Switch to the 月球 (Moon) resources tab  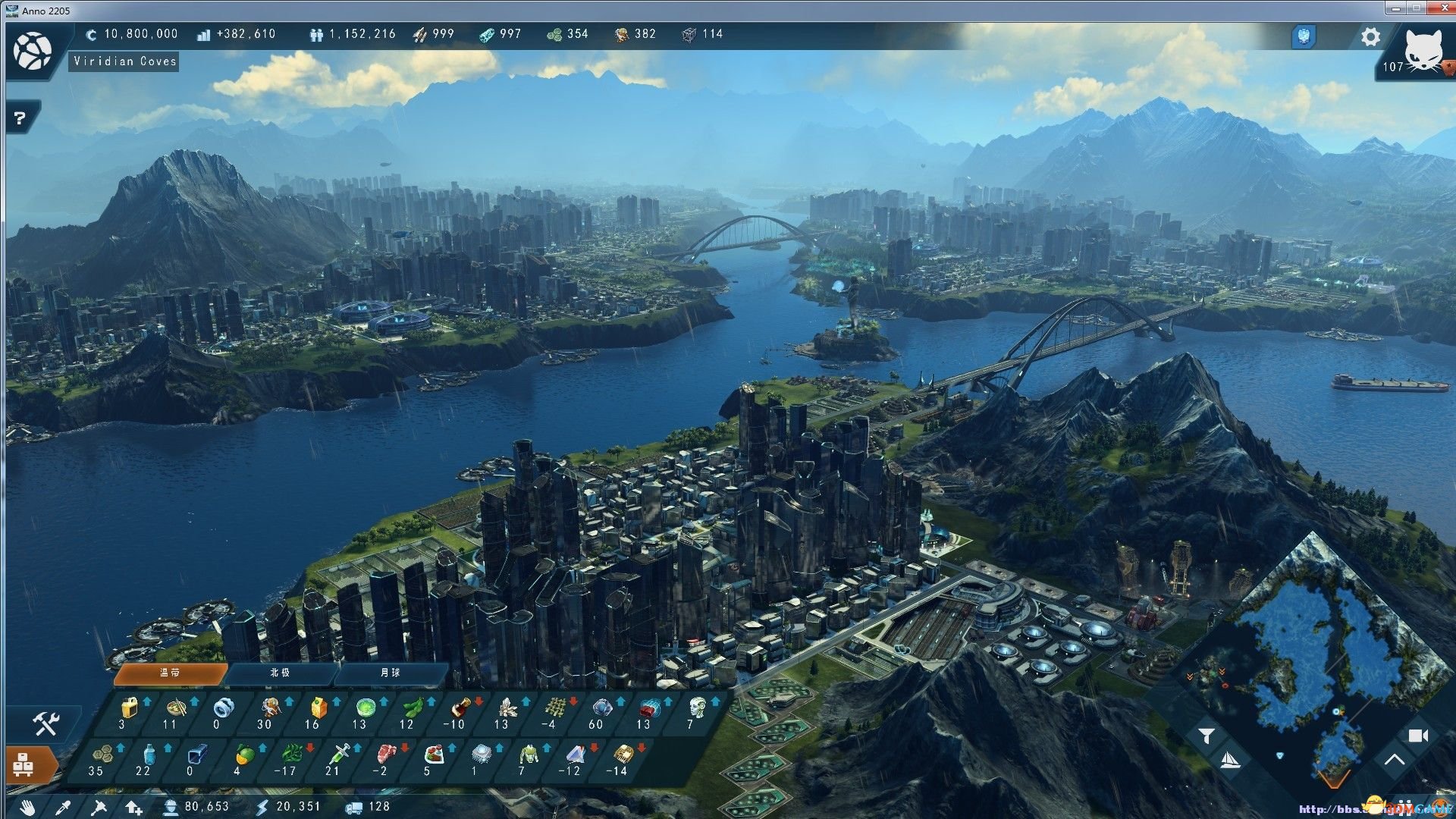click(390, 673)
